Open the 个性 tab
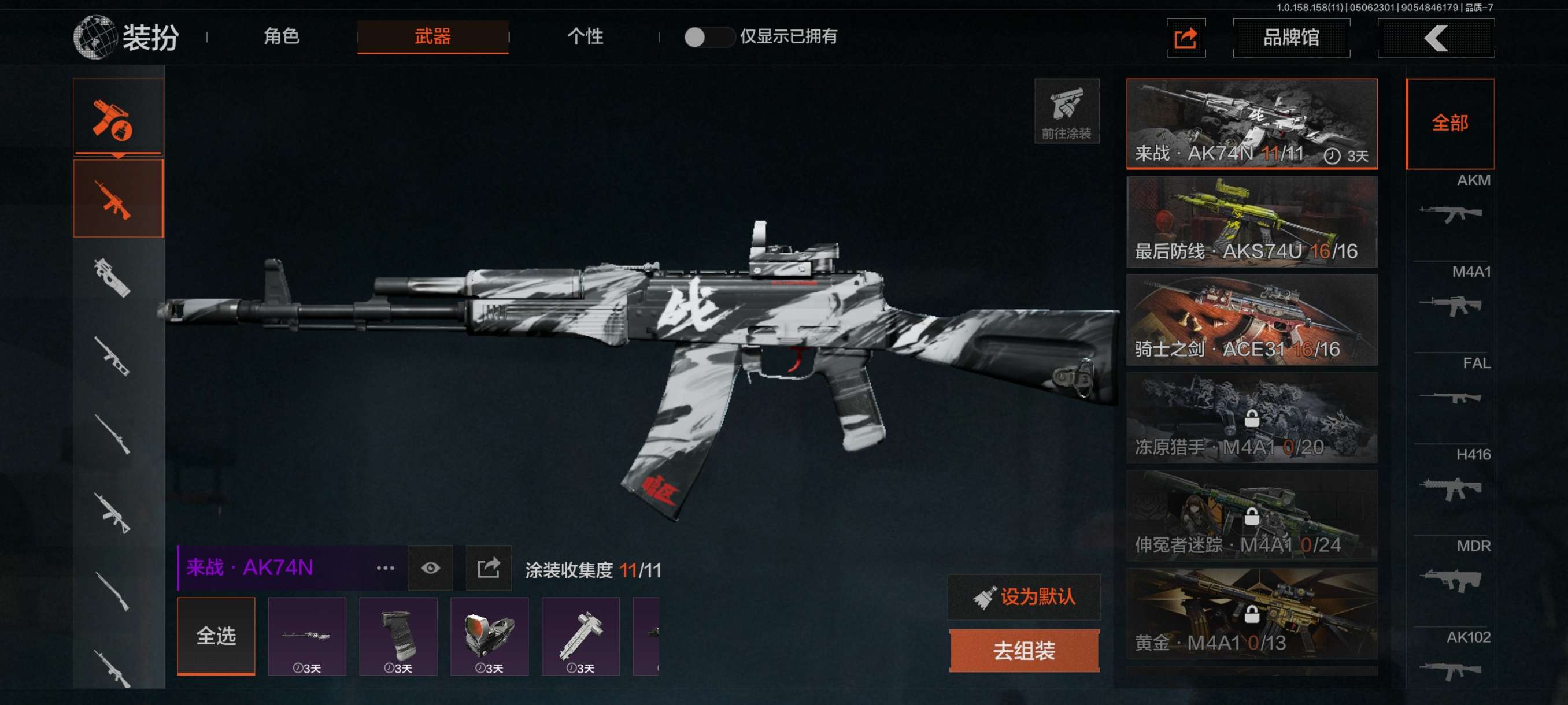 coord(585,36)
